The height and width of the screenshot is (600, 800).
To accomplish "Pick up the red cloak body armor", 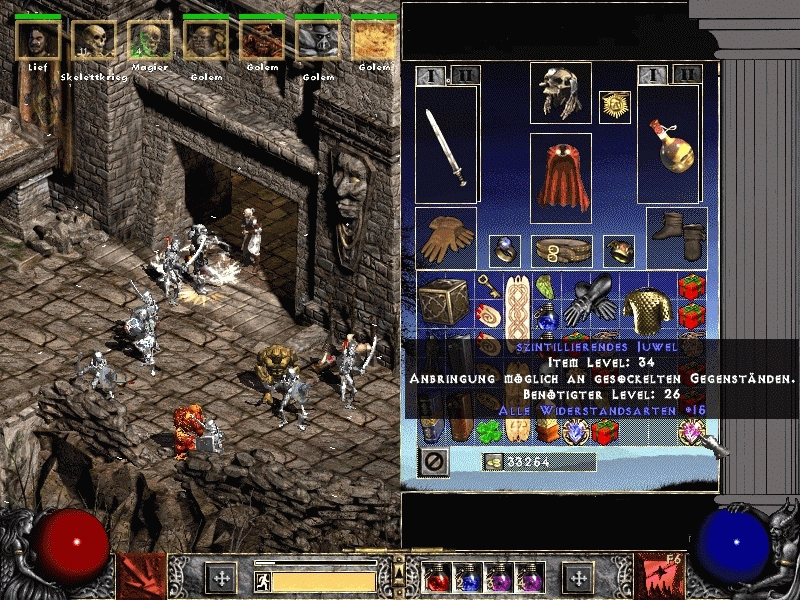I will [560, 177].
